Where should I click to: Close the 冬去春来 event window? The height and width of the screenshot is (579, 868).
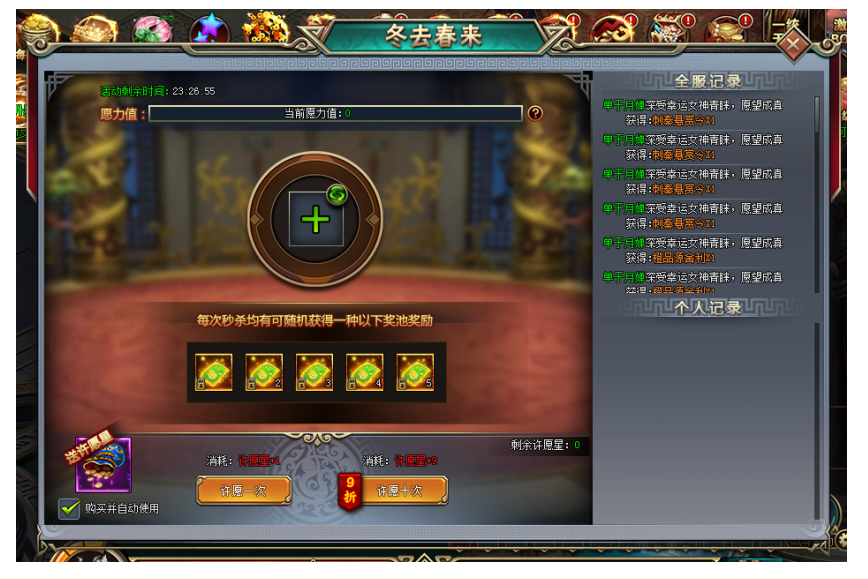tap(793, 44)
